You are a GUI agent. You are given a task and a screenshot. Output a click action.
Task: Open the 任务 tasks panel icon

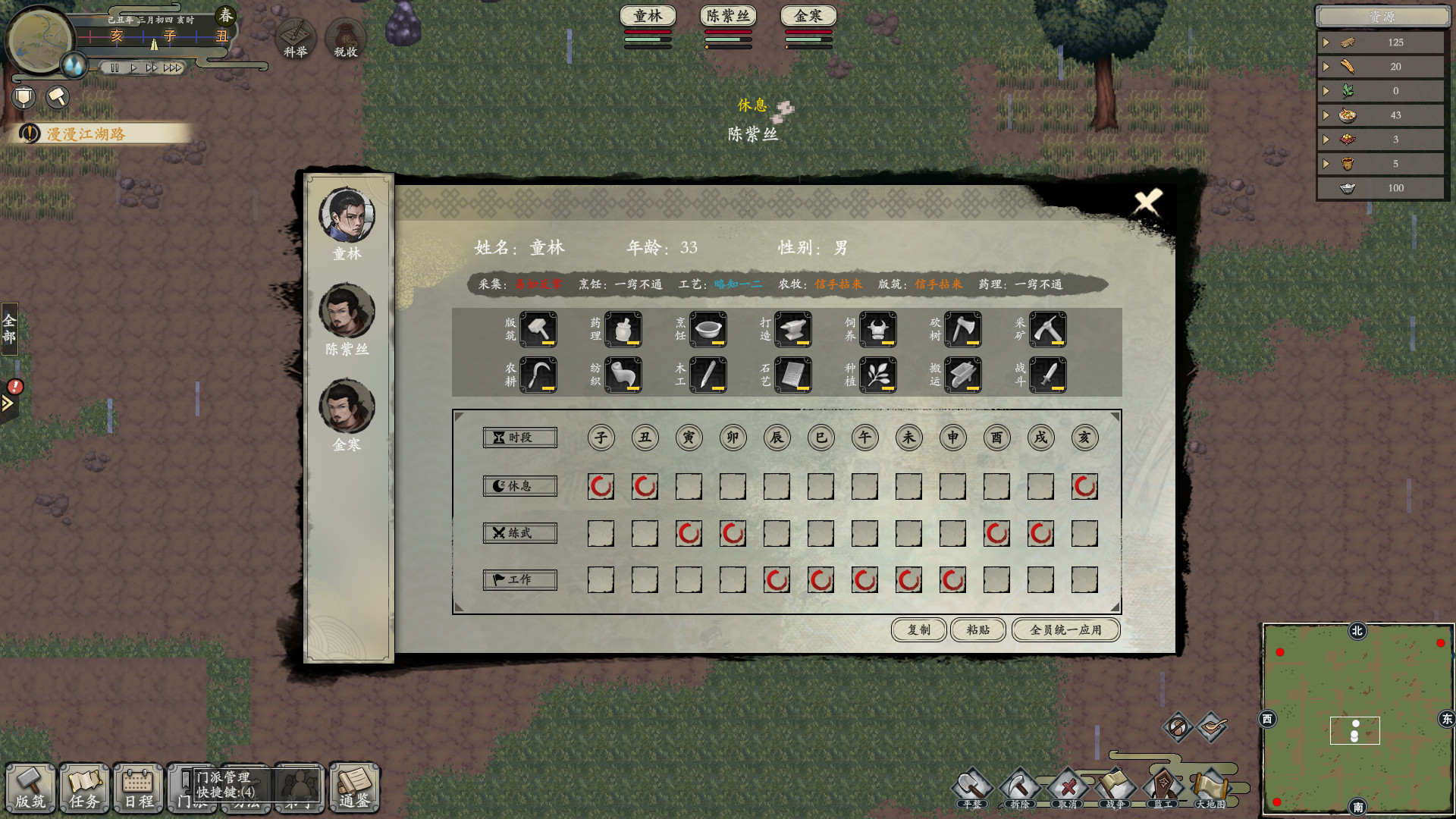[84, 789]
